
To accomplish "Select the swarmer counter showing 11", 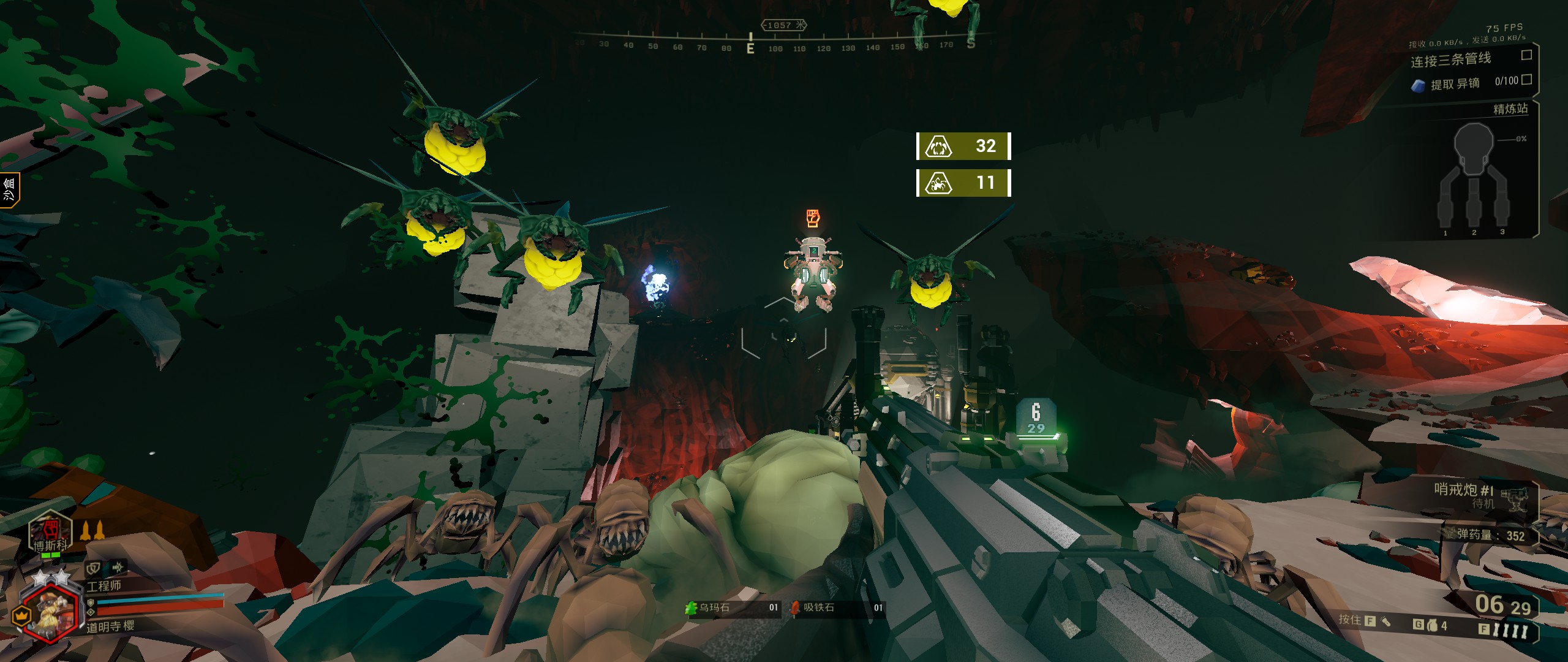I will (x=963, y=183).
